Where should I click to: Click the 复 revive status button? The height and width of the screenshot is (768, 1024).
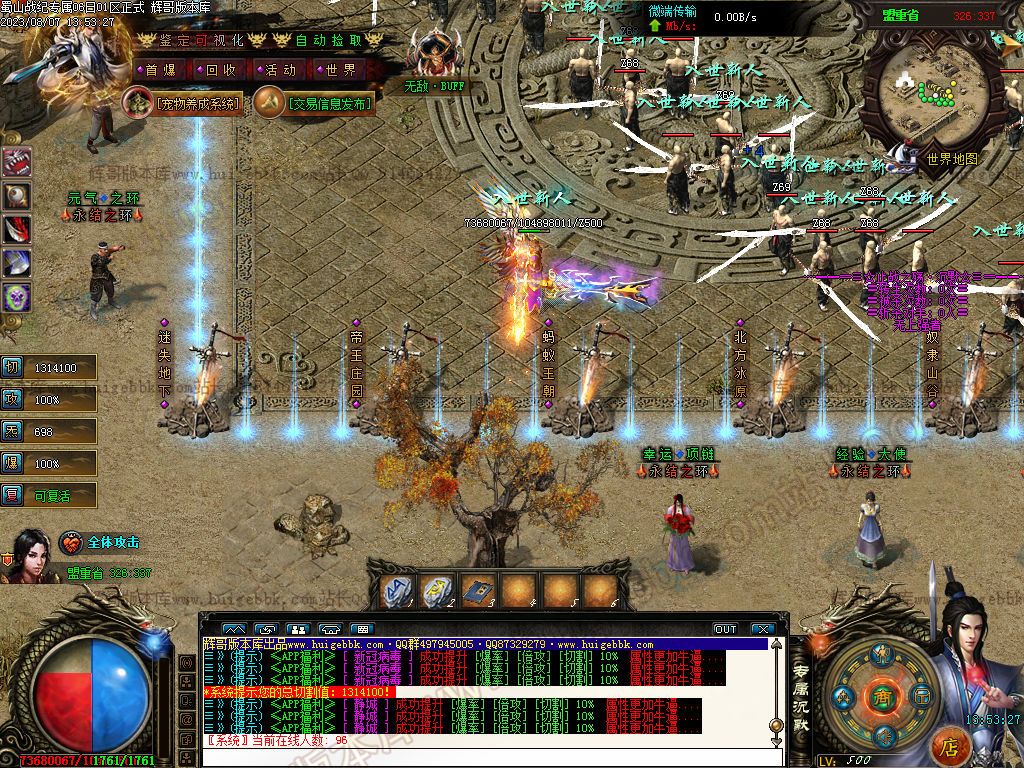point(12,494)
